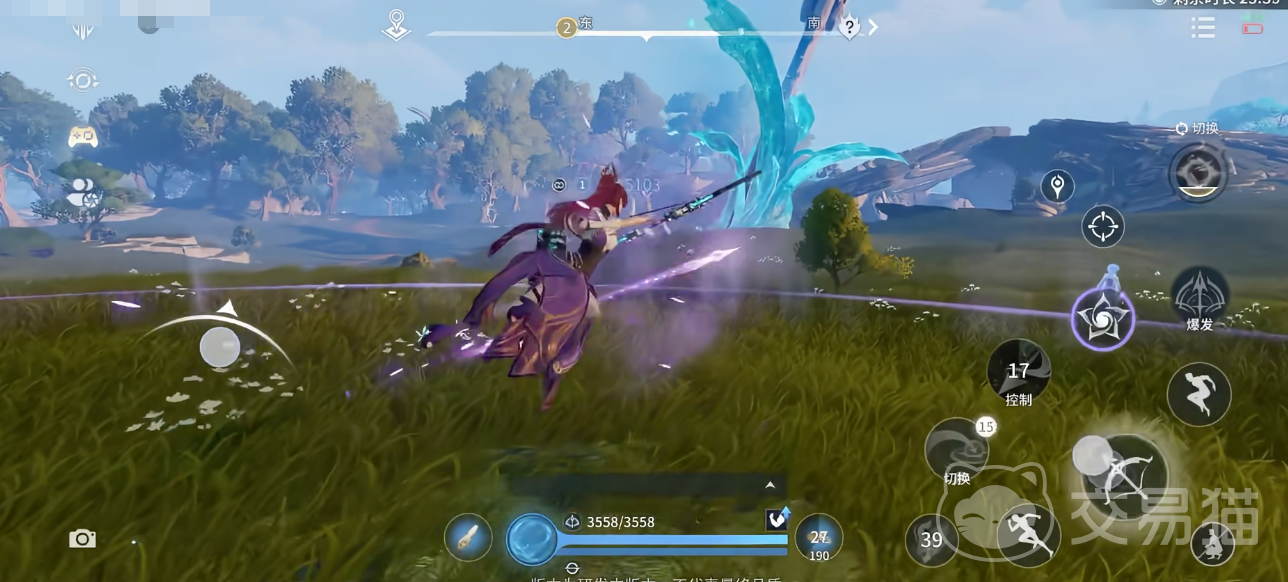1288x582 pixels.
Task: Select the feather item slot
Action: coord(468,537)
